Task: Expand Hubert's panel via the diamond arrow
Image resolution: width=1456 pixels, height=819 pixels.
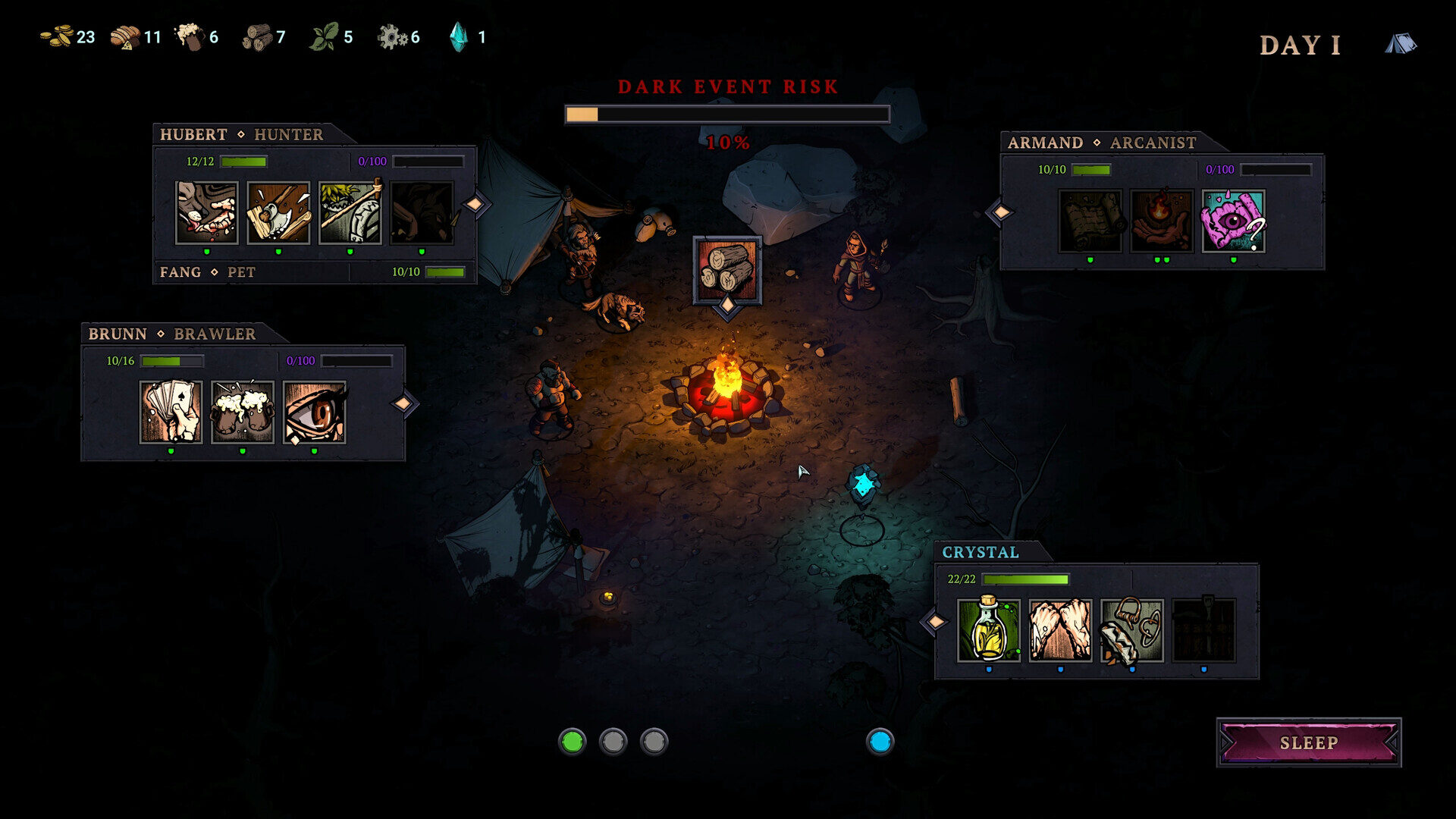Action: (475, 202)
